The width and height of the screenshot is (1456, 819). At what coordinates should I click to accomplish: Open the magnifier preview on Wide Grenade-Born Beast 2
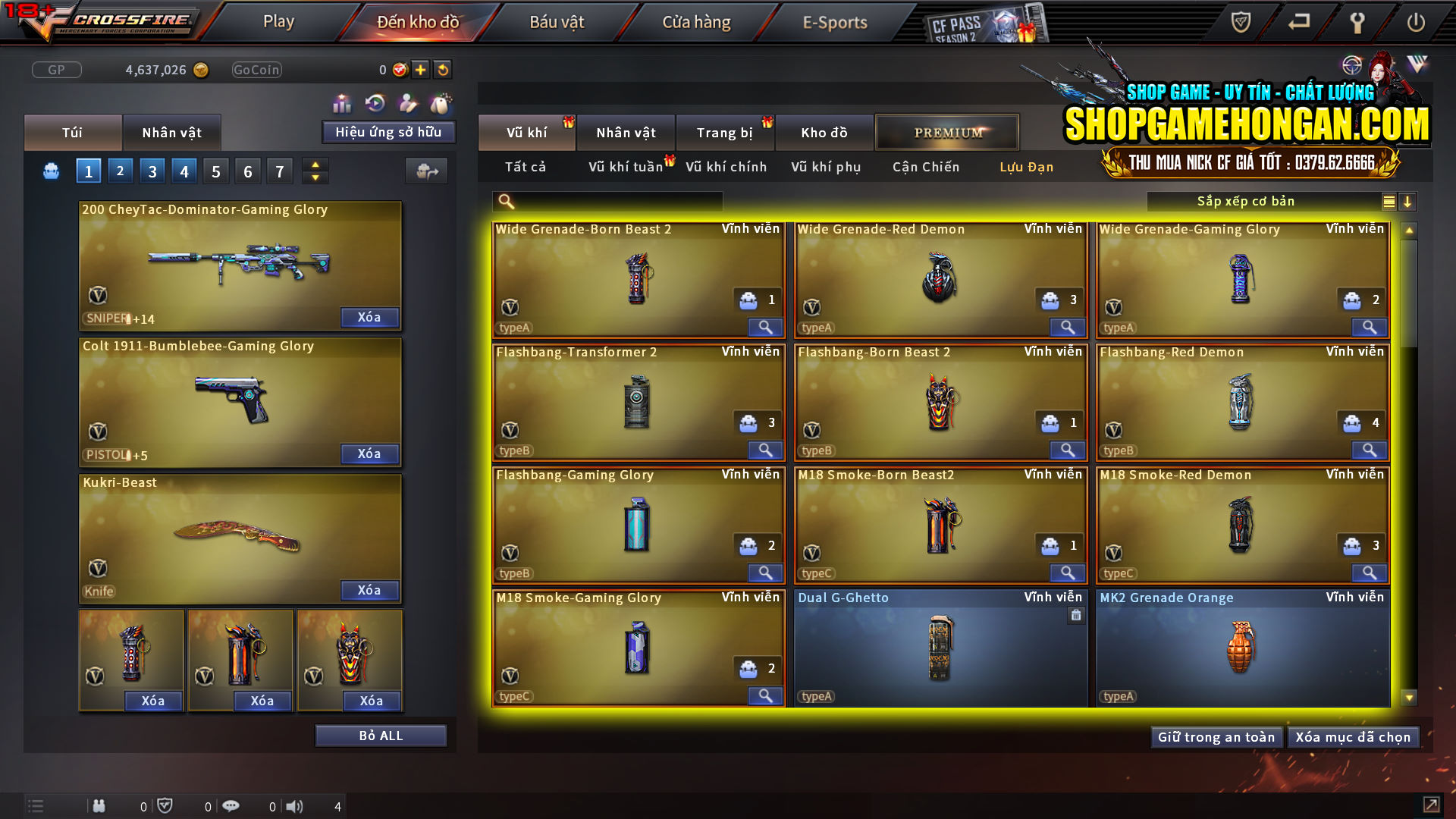tap(765, 327)
